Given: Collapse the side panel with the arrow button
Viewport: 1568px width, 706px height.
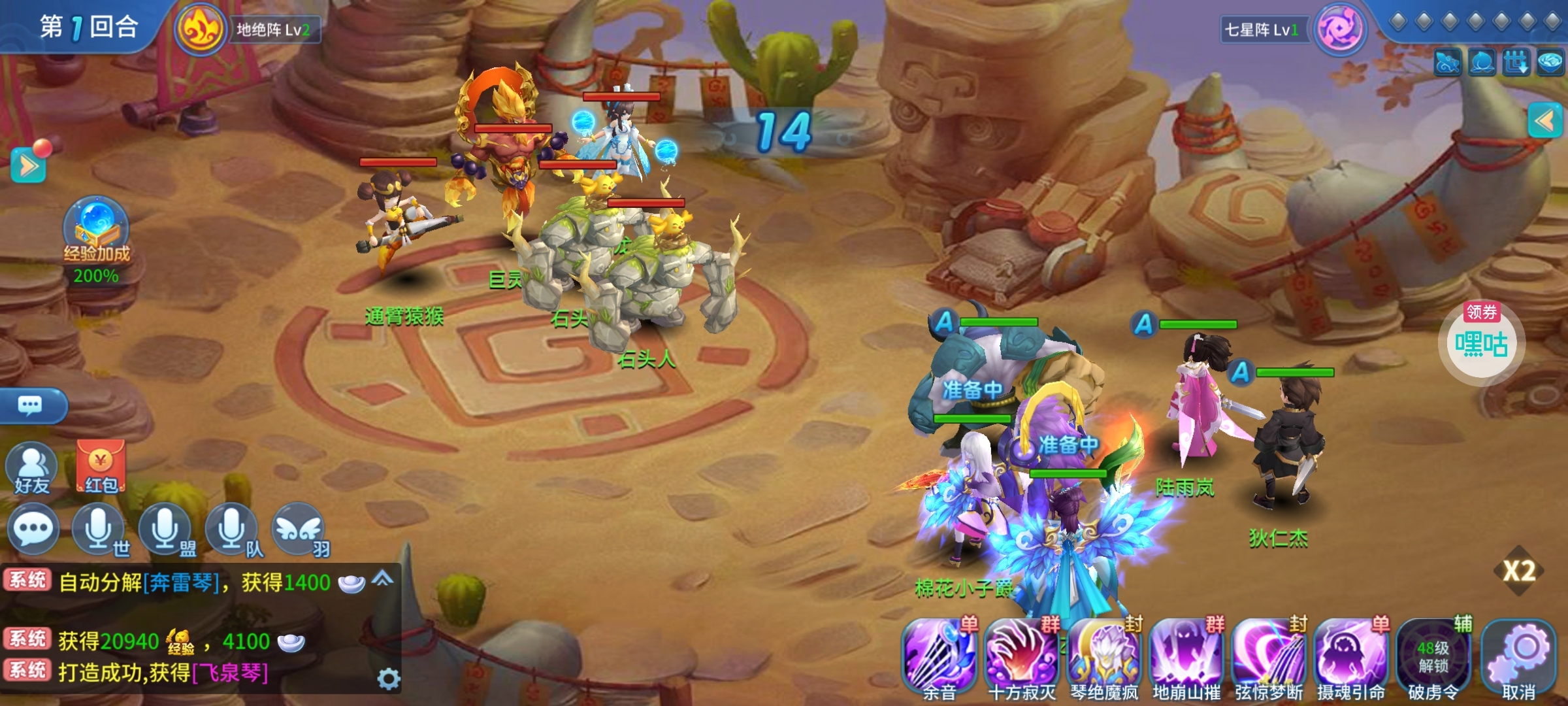Looking at the screenshot, I should click(1545, 121).
